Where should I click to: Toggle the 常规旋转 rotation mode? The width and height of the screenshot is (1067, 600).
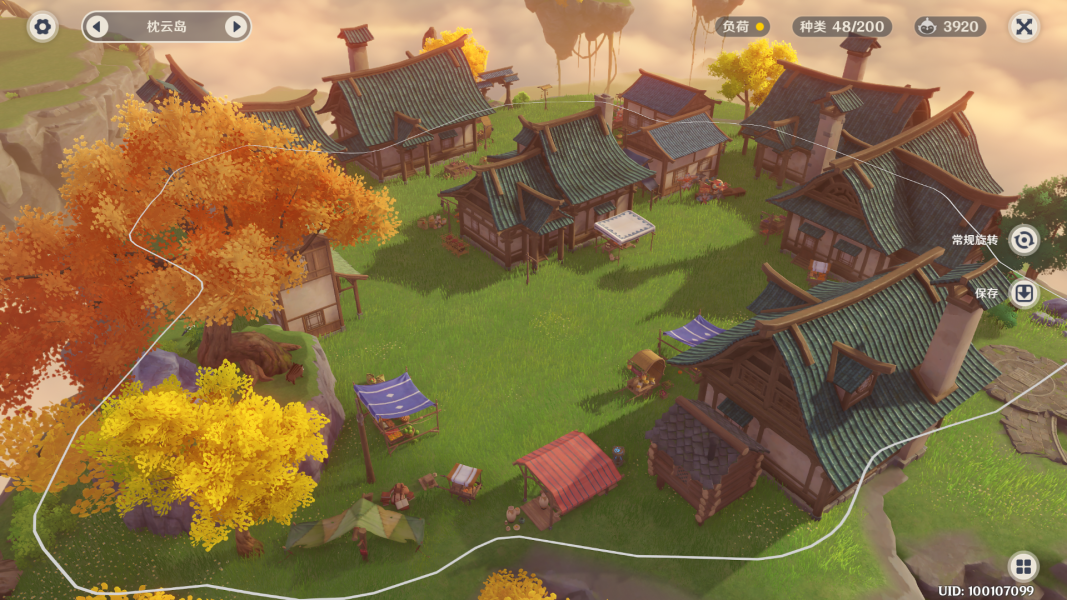coord(1023,240)
